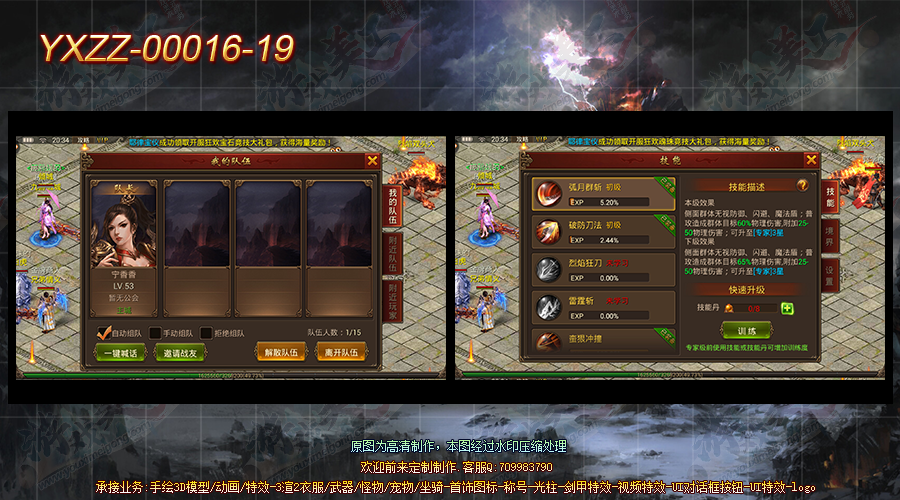Leave the team with 离开队伍
This screenshot has height=500, width=900.
[342, 352]
